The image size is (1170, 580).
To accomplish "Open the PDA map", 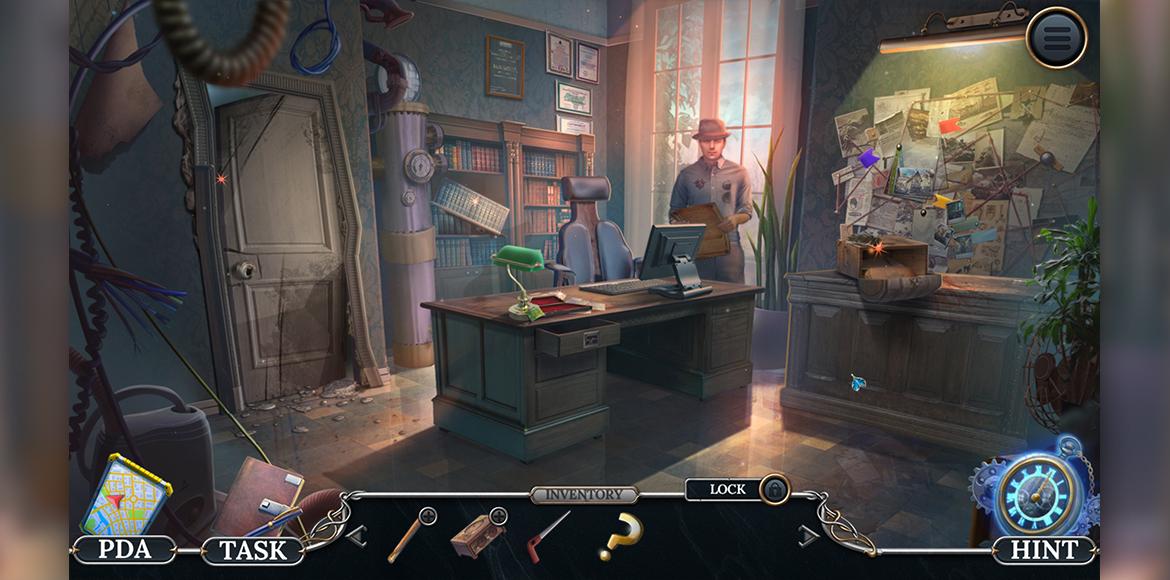I will (x=124, y=497).
